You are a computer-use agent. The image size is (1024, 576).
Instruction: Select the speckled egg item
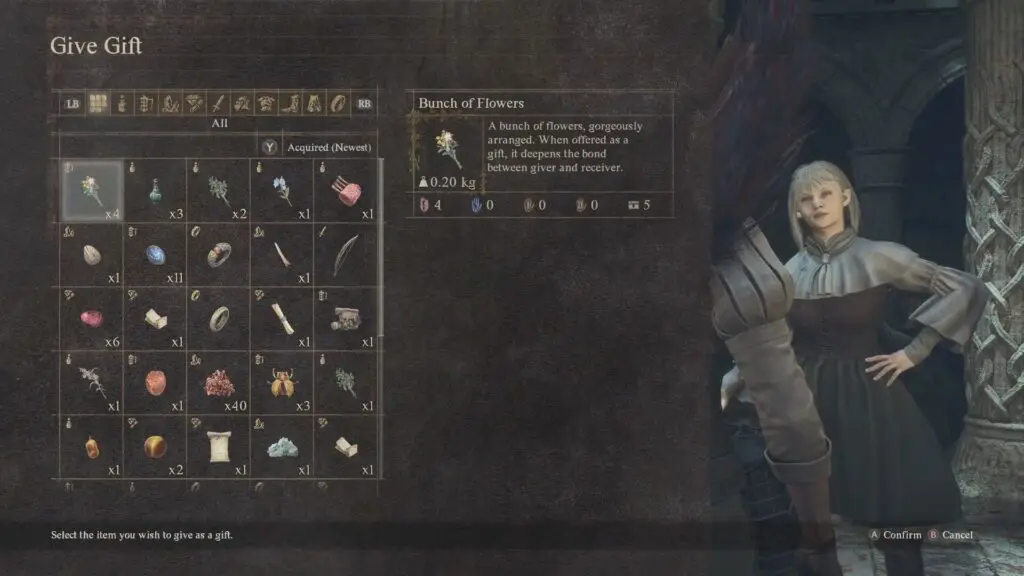click(92, 254)
